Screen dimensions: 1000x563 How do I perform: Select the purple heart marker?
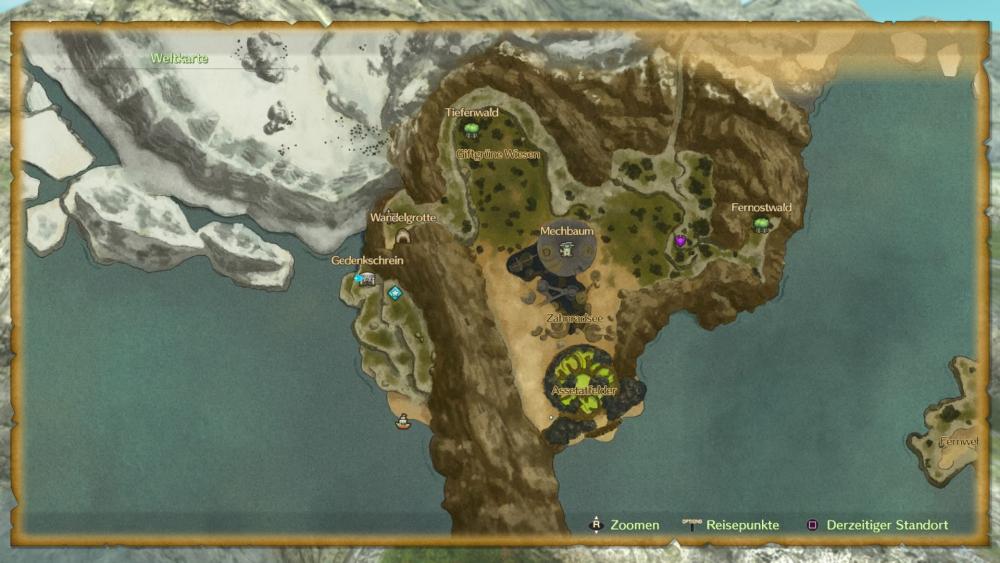coord(681,241)
